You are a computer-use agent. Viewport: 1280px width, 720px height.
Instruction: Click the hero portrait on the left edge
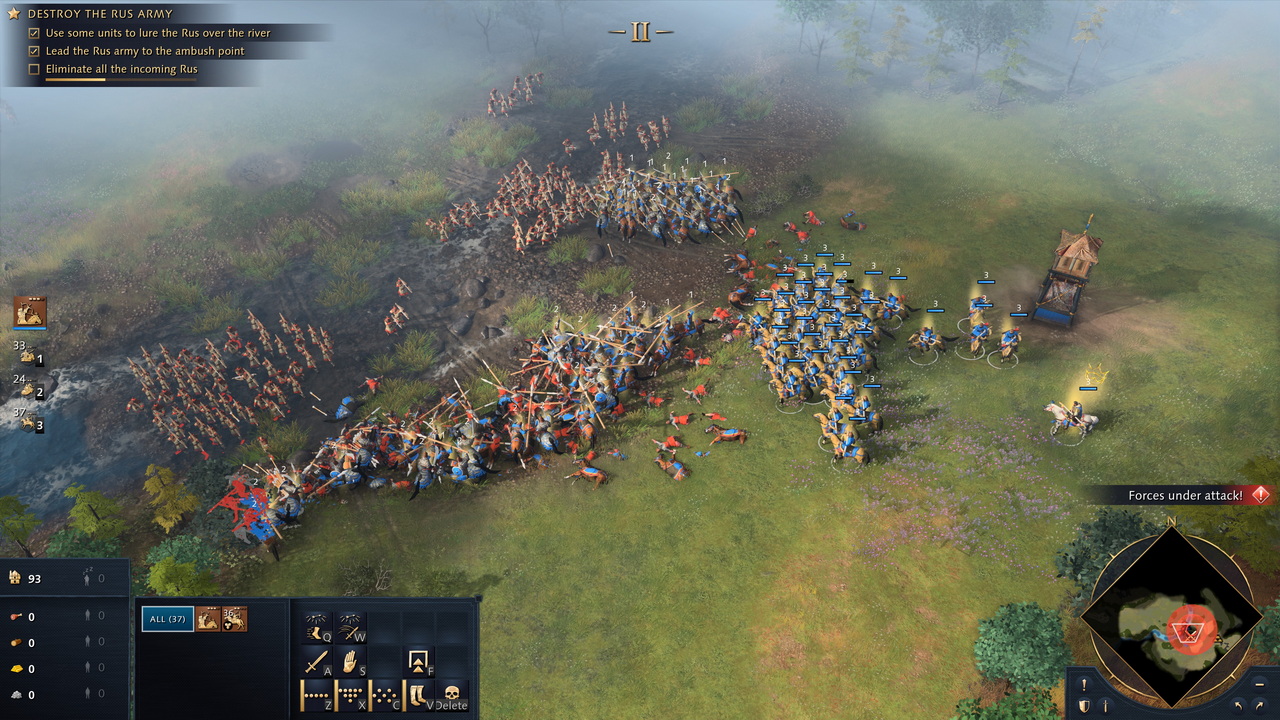(x=30, y=312)
